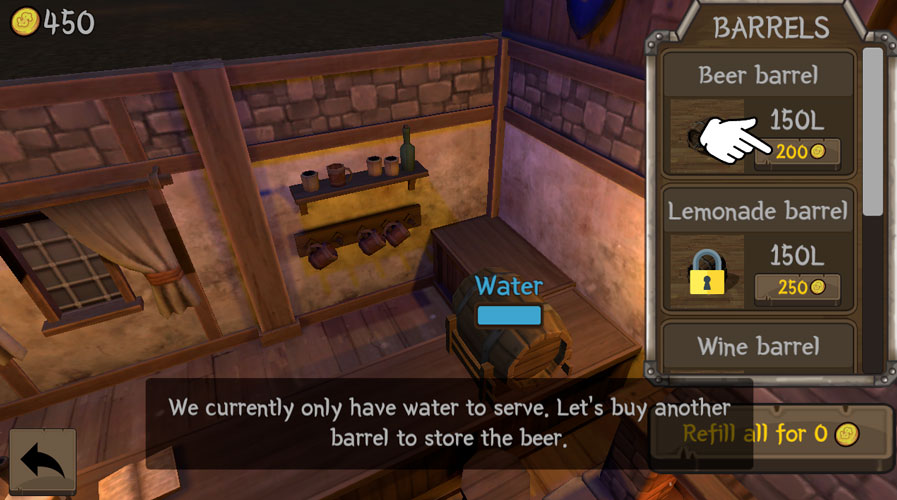Viewport: 897px width, 500px height.
Task: Select the locked Lemonade barrel
Action: (758, 250)
